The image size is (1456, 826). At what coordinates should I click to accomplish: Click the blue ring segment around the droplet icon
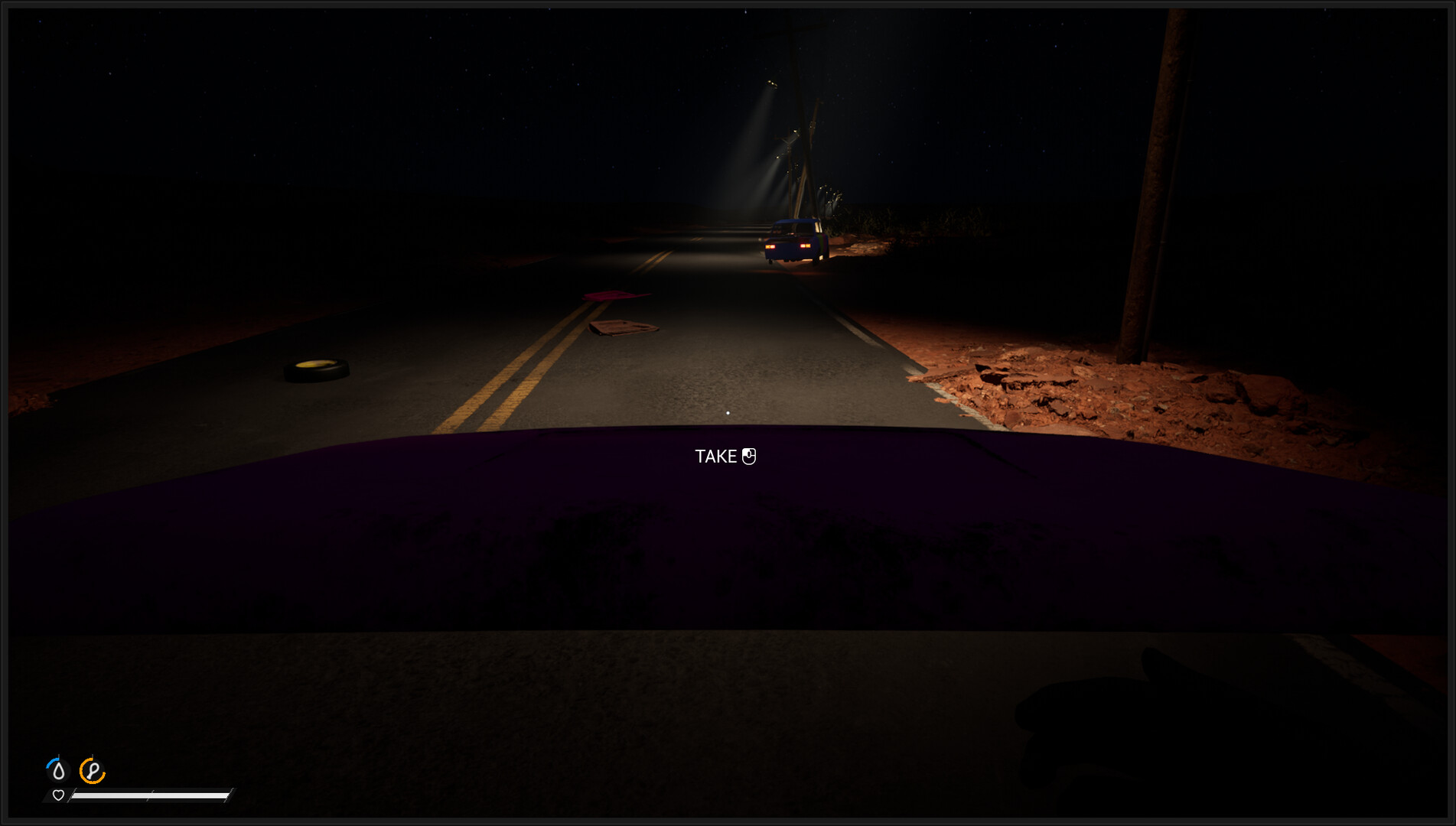[x=50, y=763]
